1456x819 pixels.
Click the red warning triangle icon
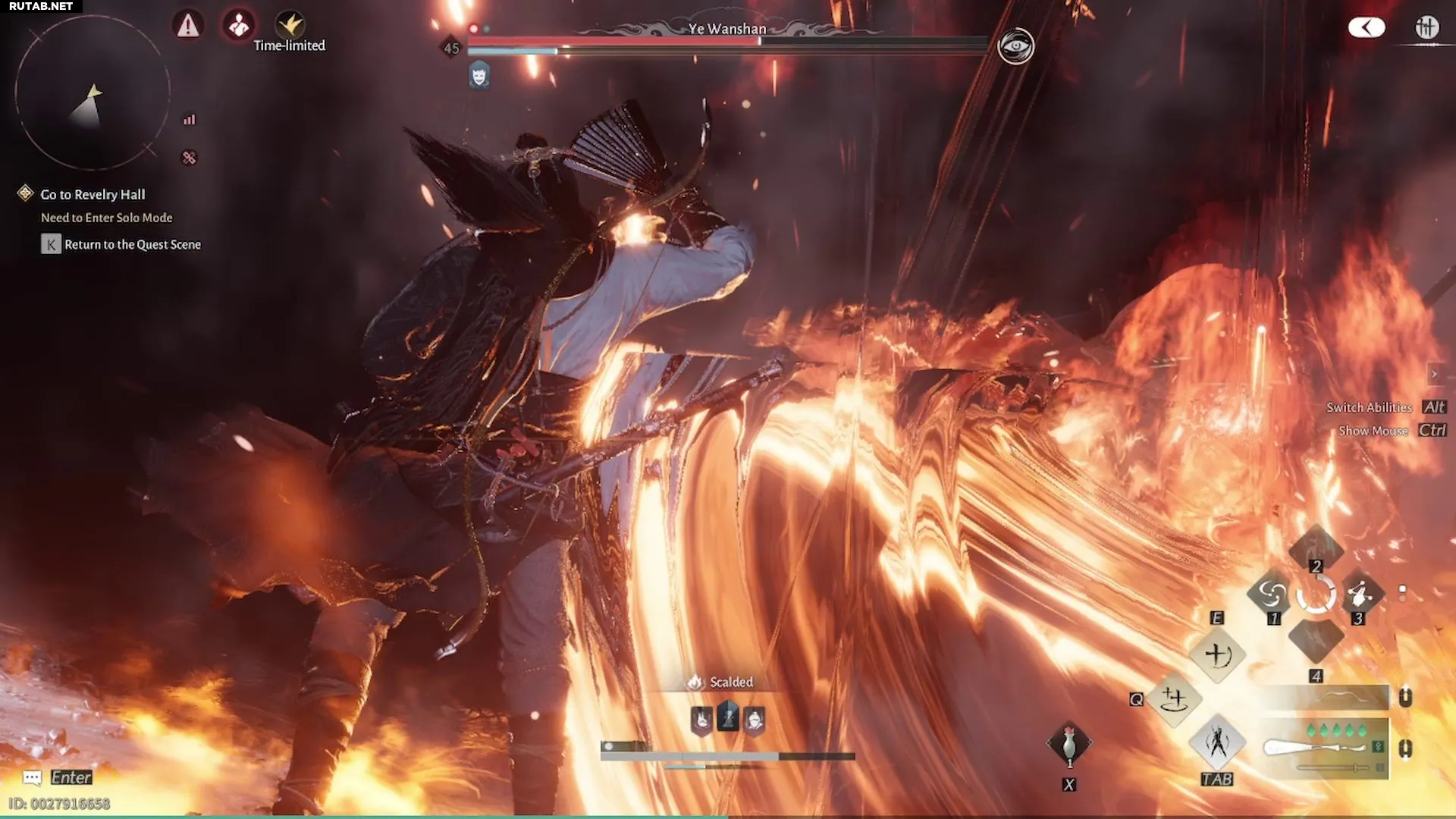click(187, 26)
